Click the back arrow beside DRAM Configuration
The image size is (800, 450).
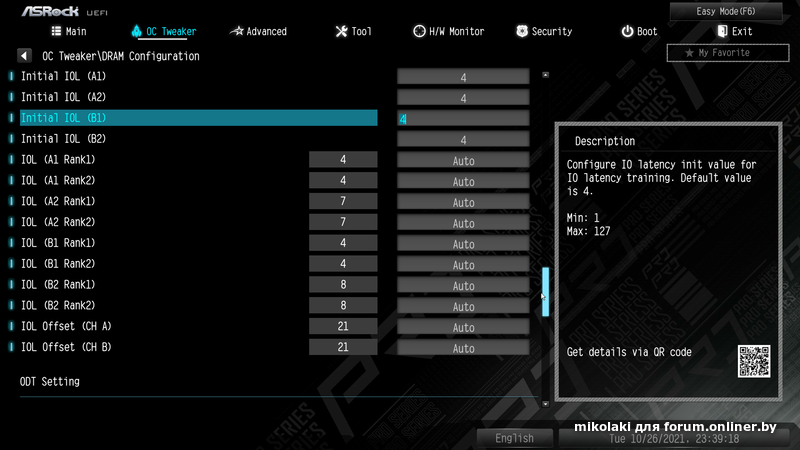(x=25, y=56)
